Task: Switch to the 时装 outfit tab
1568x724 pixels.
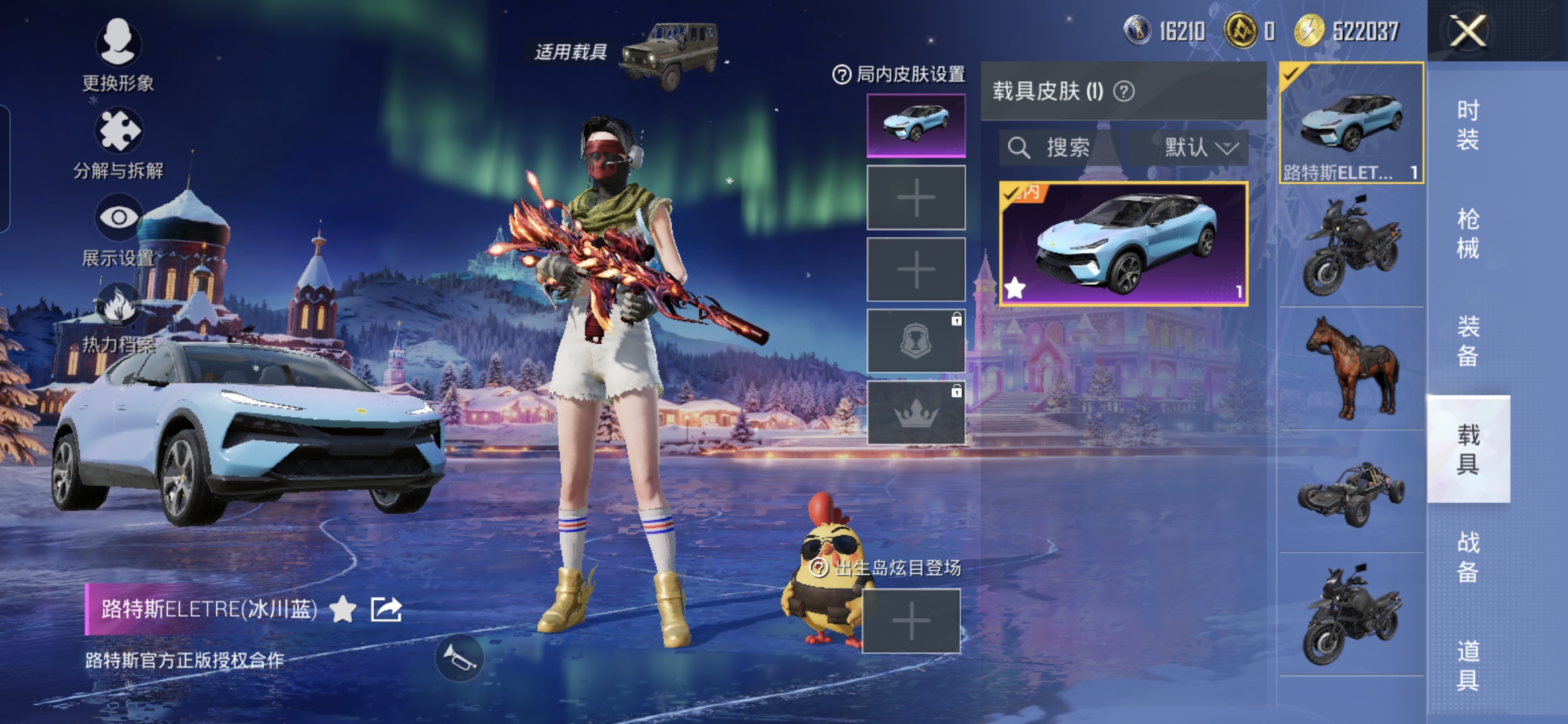Action: 1467,125
